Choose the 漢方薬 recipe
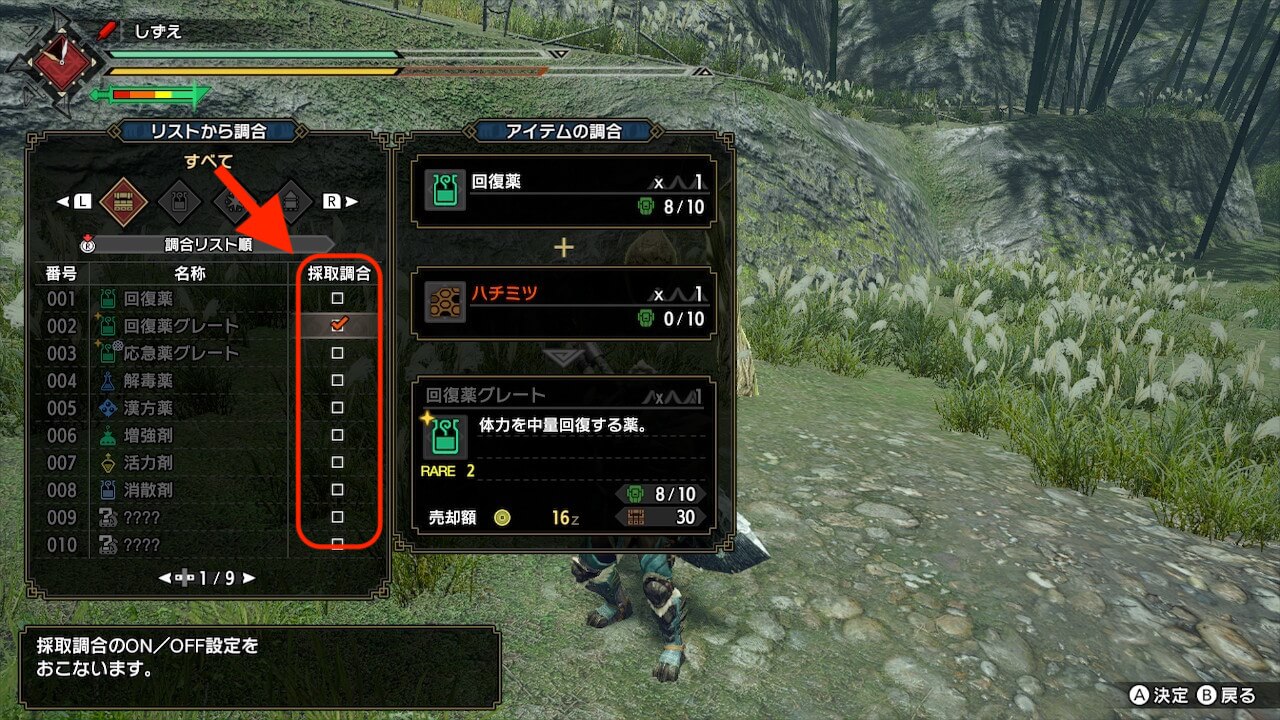 click(x=148, y=408)
